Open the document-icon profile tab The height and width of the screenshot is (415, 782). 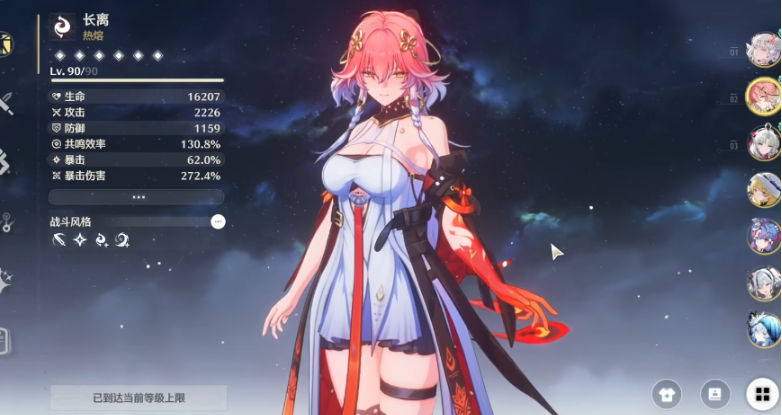coord(5,340)
